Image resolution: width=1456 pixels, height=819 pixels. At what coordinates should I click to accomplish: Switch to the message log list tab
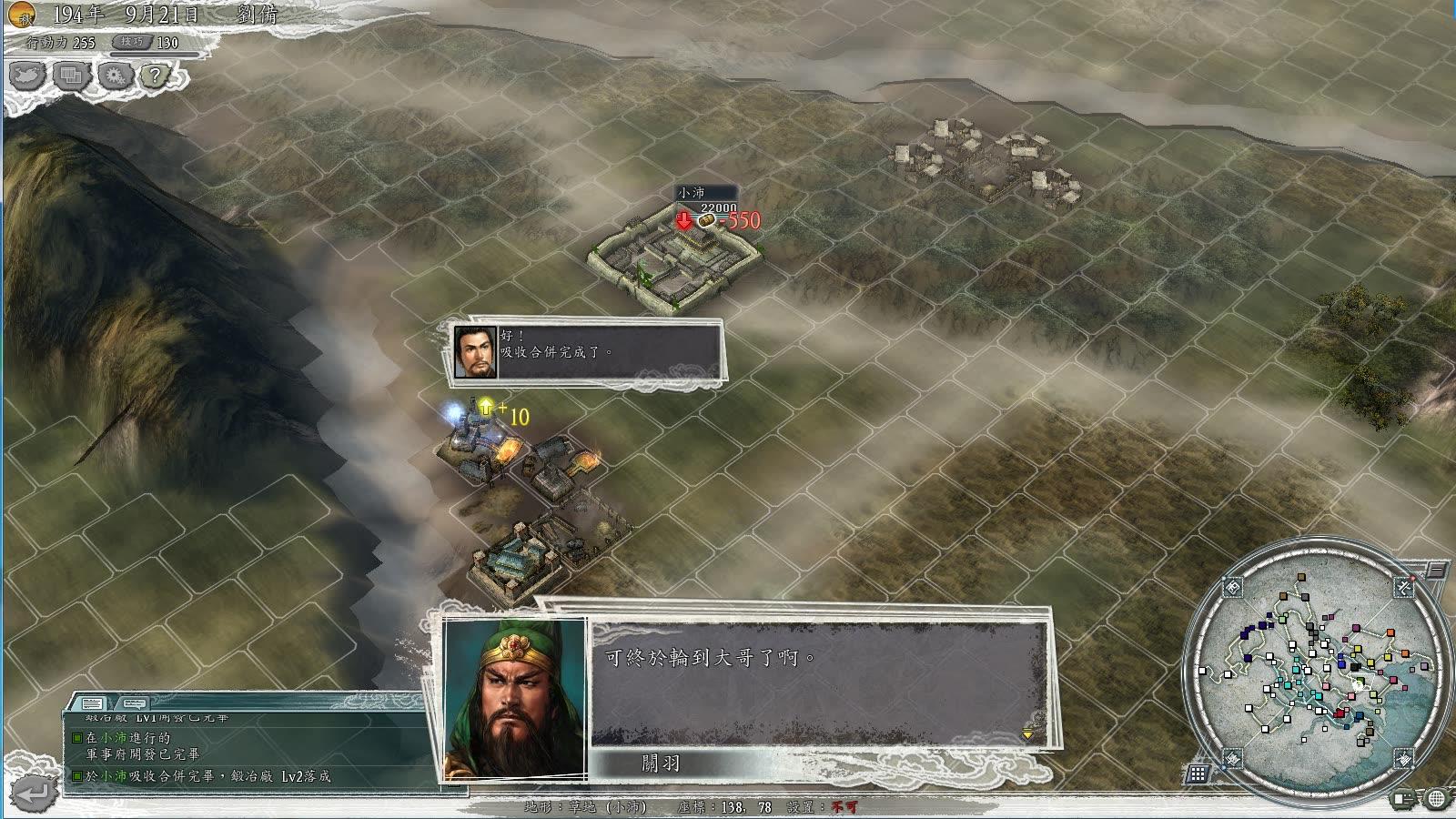[x=92, y=703]
